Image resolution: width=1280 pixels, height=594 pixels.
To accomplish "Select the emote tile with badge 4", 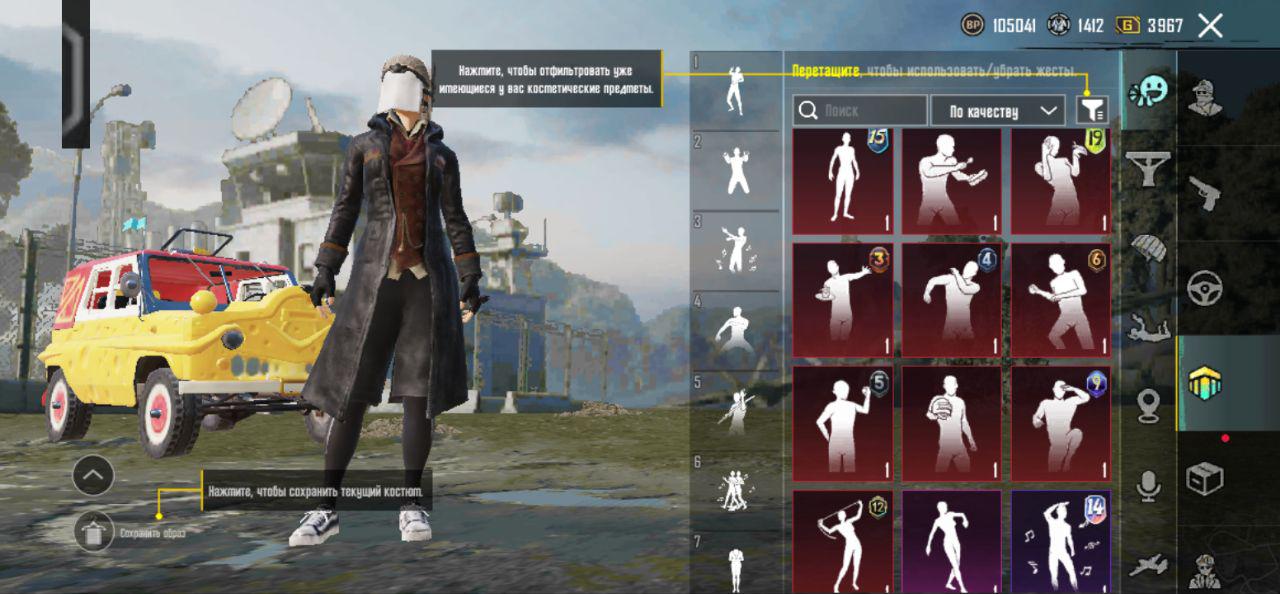I will 951,299.
